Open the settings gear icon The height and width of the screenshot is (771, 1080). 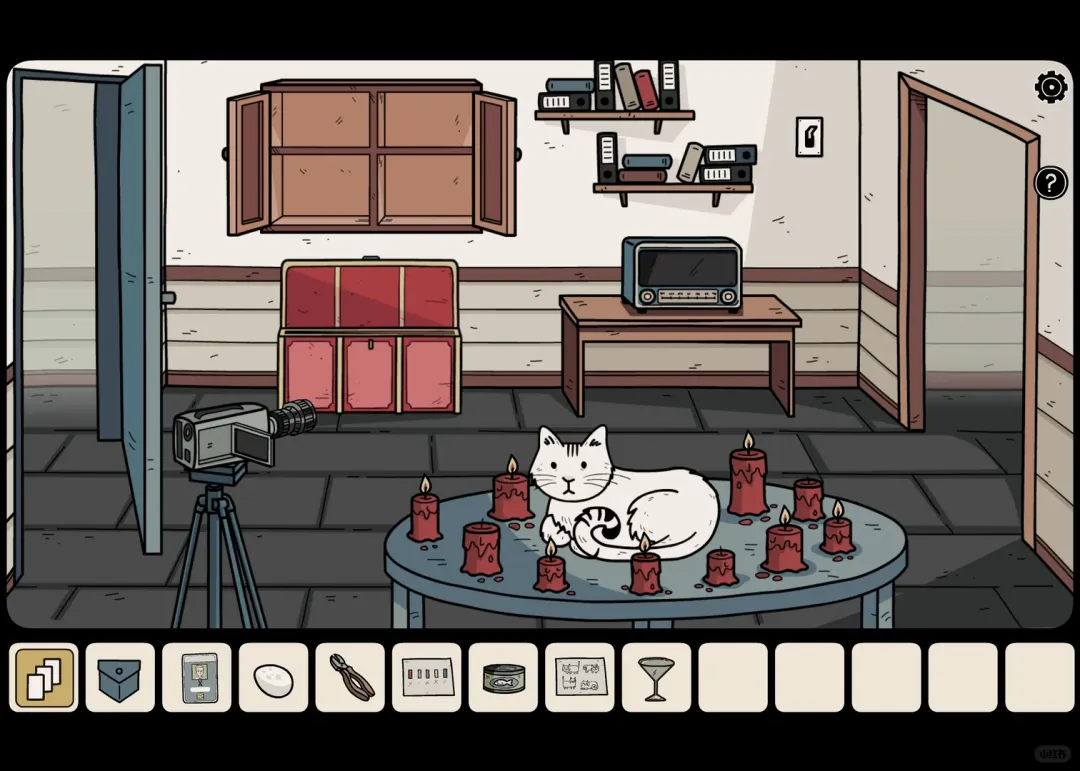(1051, 88)
